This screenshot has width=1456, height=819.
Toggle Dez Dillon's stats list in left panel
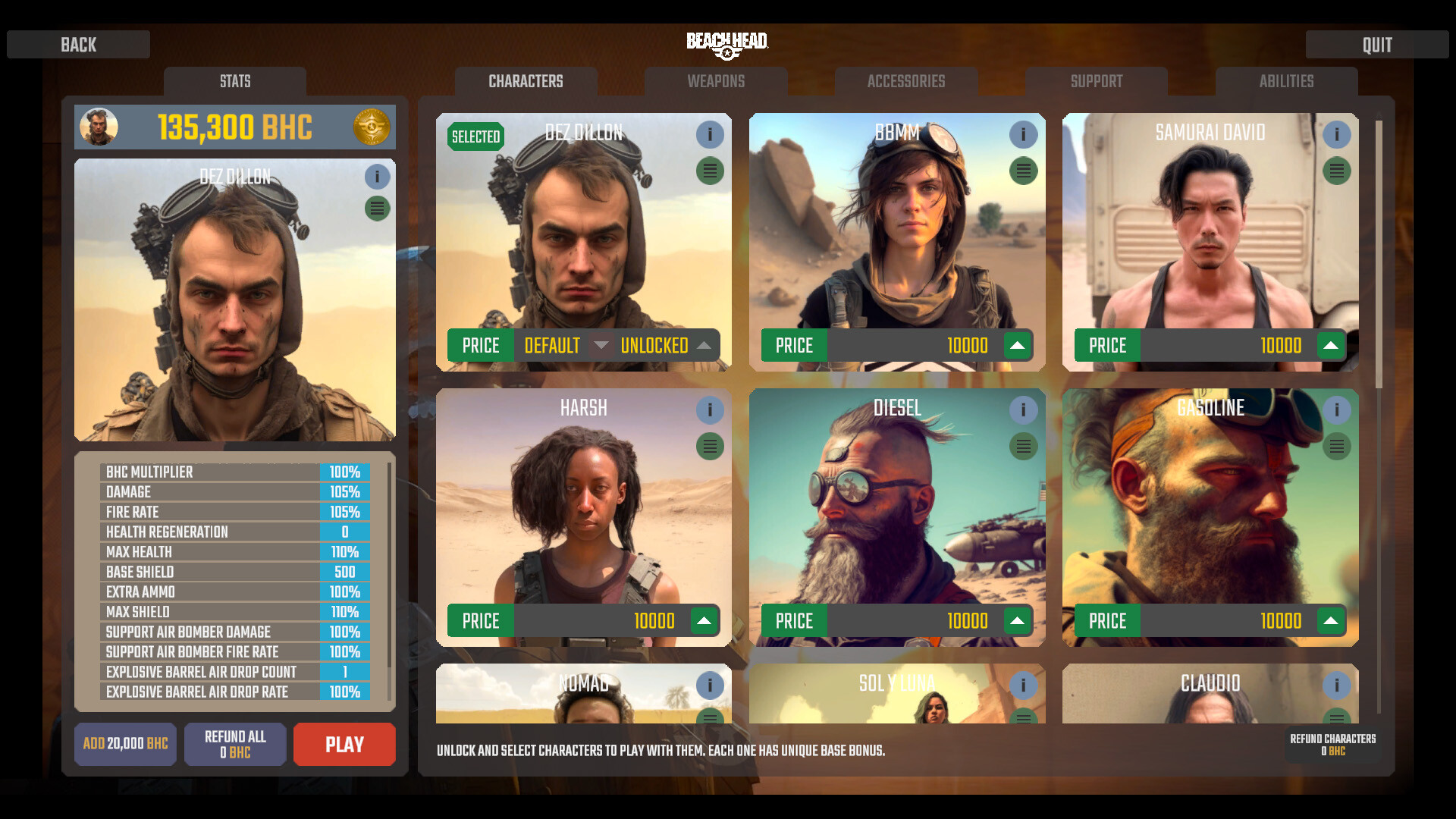(377, 208)
